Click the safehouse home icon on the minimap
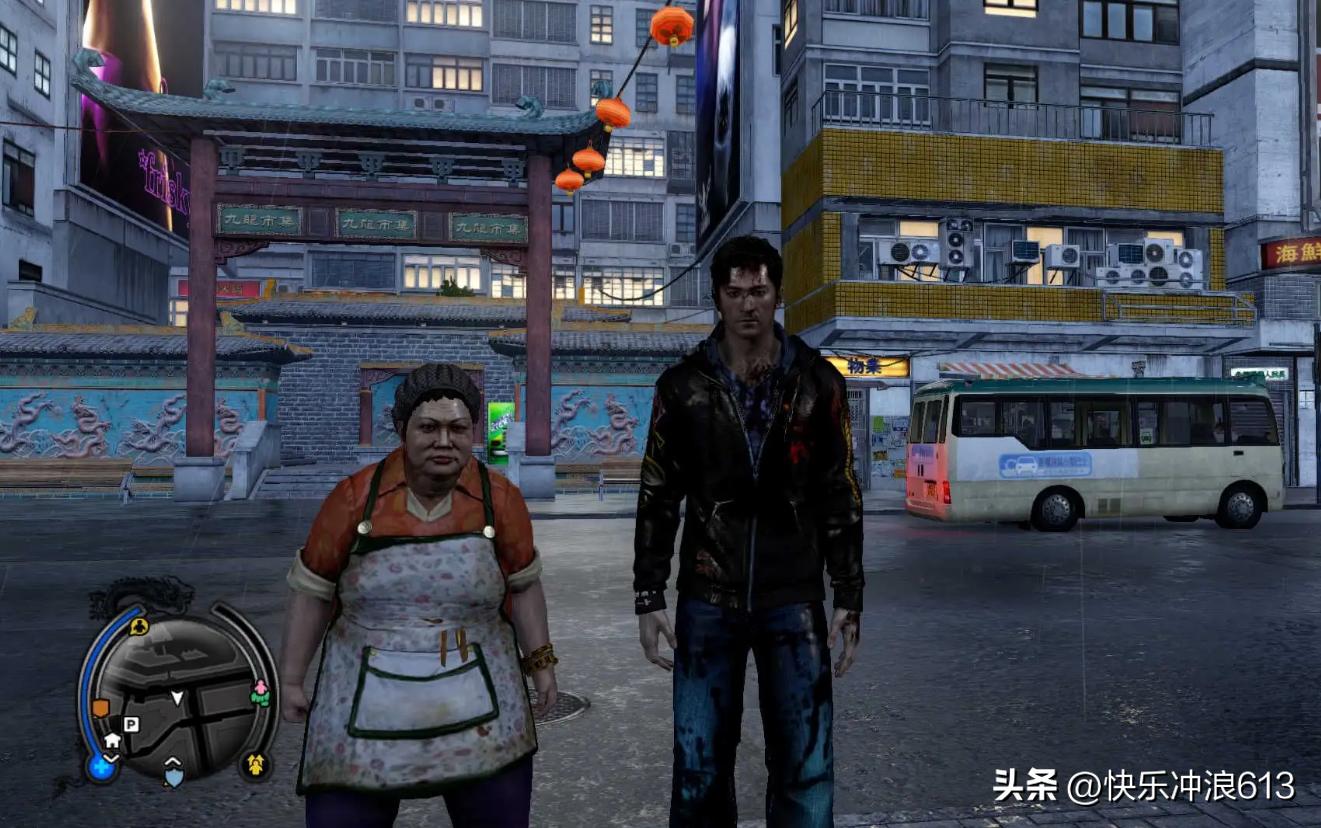Viewport: 1321px width, 828px height. pyautogui.click(x=112, y=740)
